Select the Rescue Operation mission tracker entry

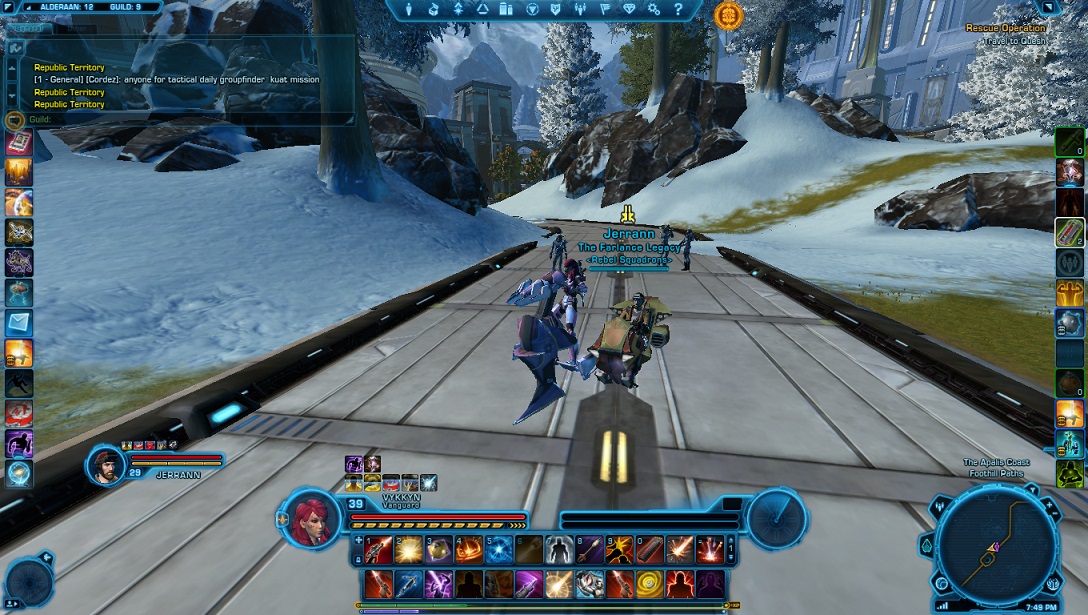click(1004, 28)
